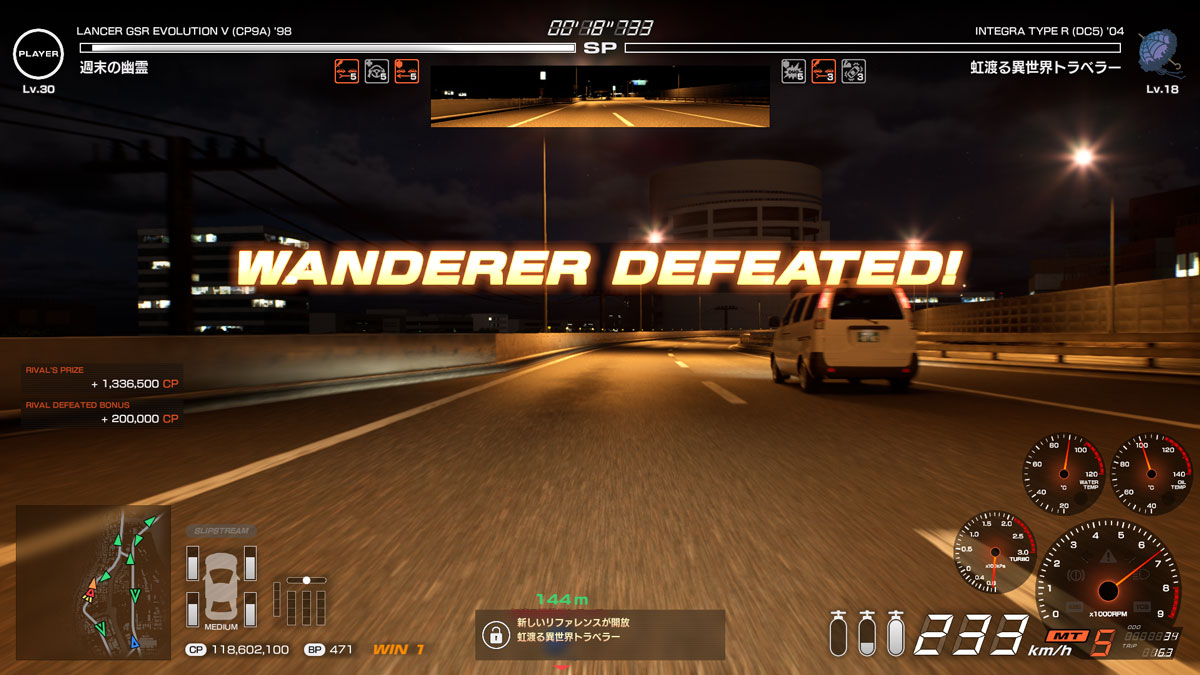This screenshot has width=1200, height=675.
Task: Select the rear-view mirror display
Action: click(x=600, y=96)
